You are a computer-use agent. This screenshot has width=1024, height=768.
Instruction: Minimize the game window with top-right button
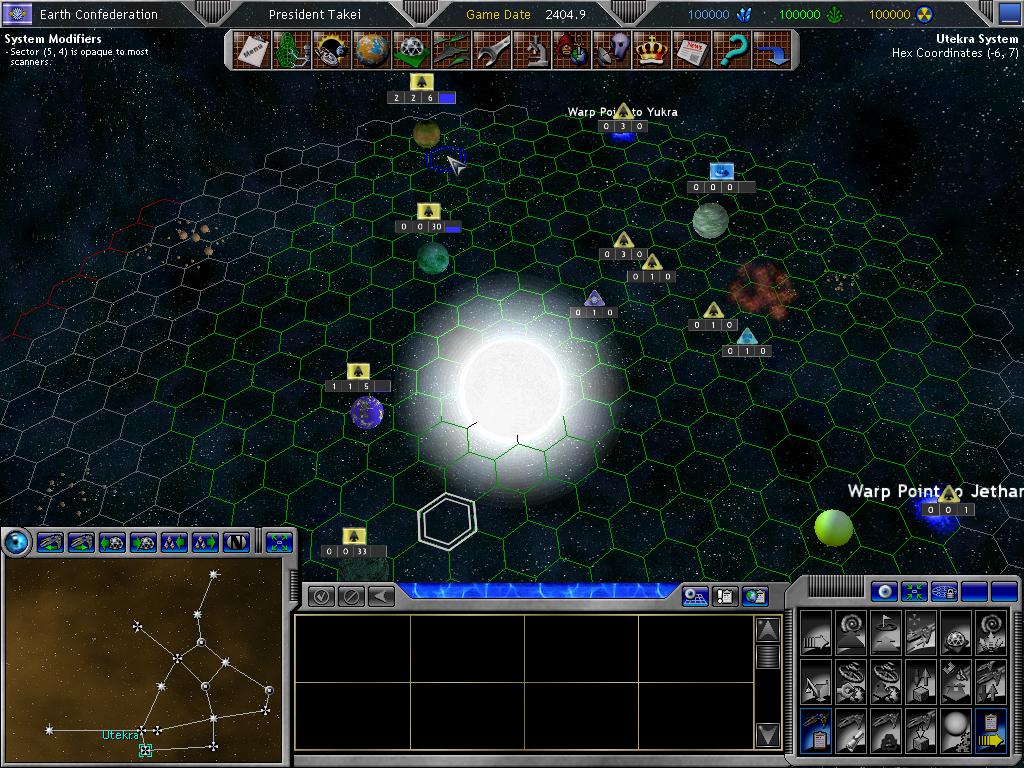point(1009,13)
